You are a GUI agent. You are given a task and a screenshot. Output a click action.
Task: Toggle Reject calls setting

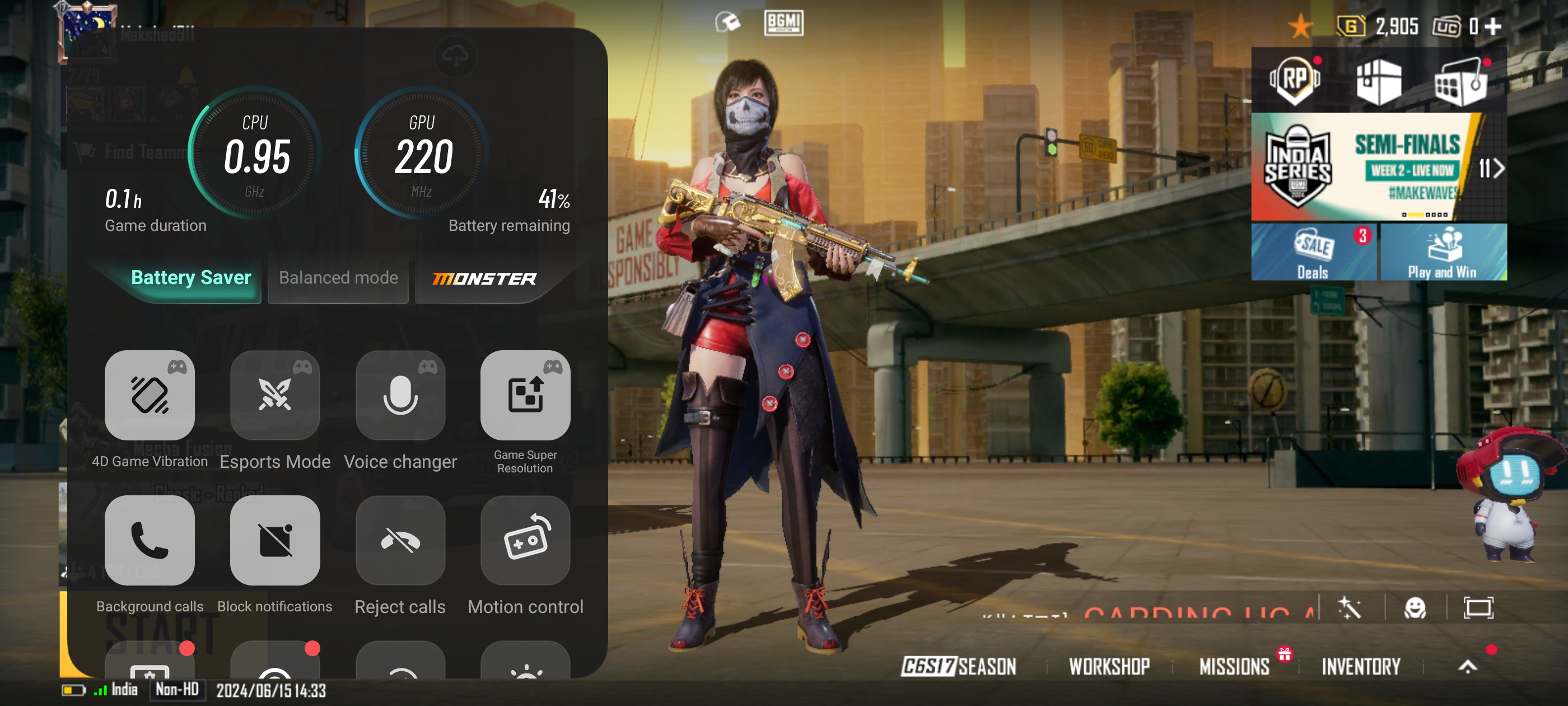(x=400, y=540)
